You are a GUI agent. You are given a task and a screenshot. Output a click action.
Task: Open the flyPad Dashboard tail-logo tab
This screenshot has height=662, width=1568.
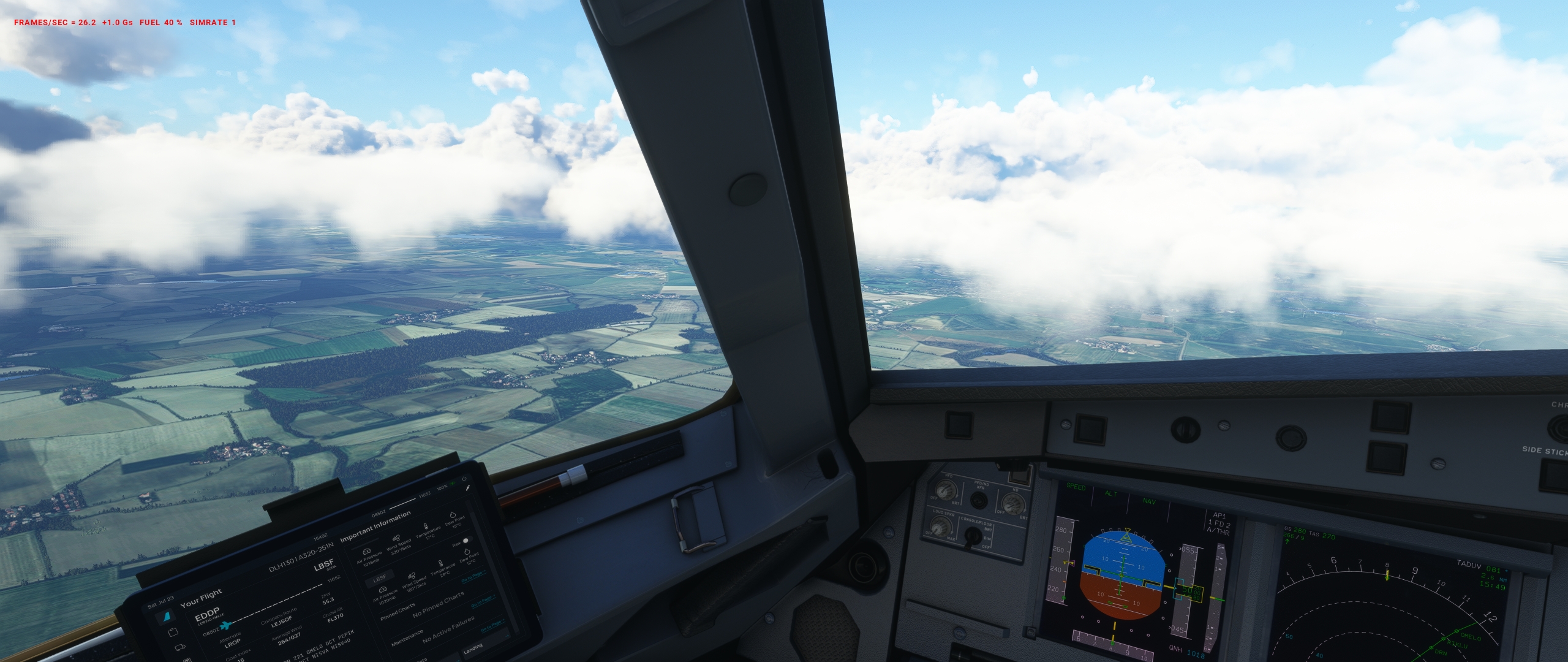(x=165, y=618)
